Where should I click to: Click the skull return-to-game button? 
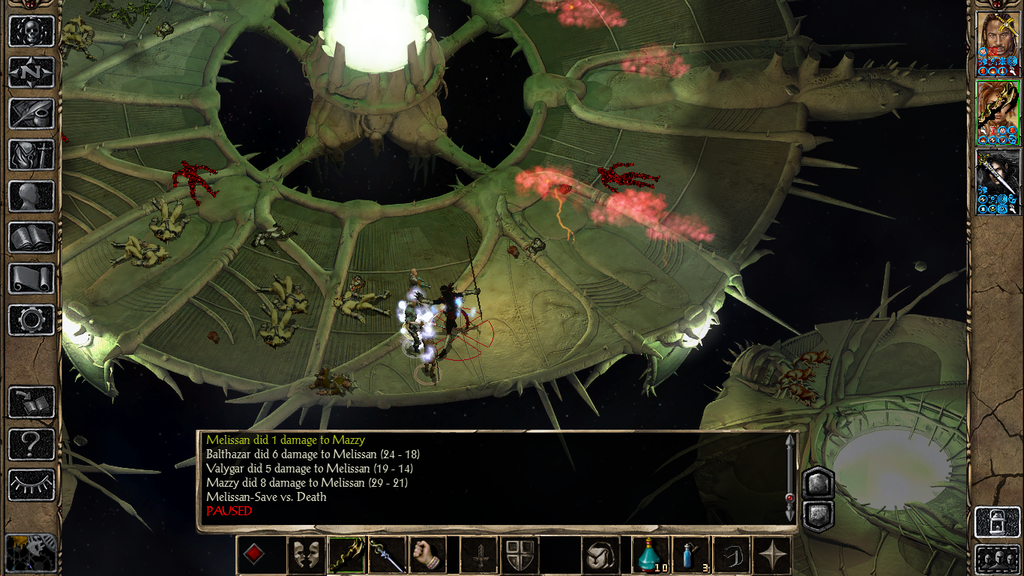(x=31, y=31)
